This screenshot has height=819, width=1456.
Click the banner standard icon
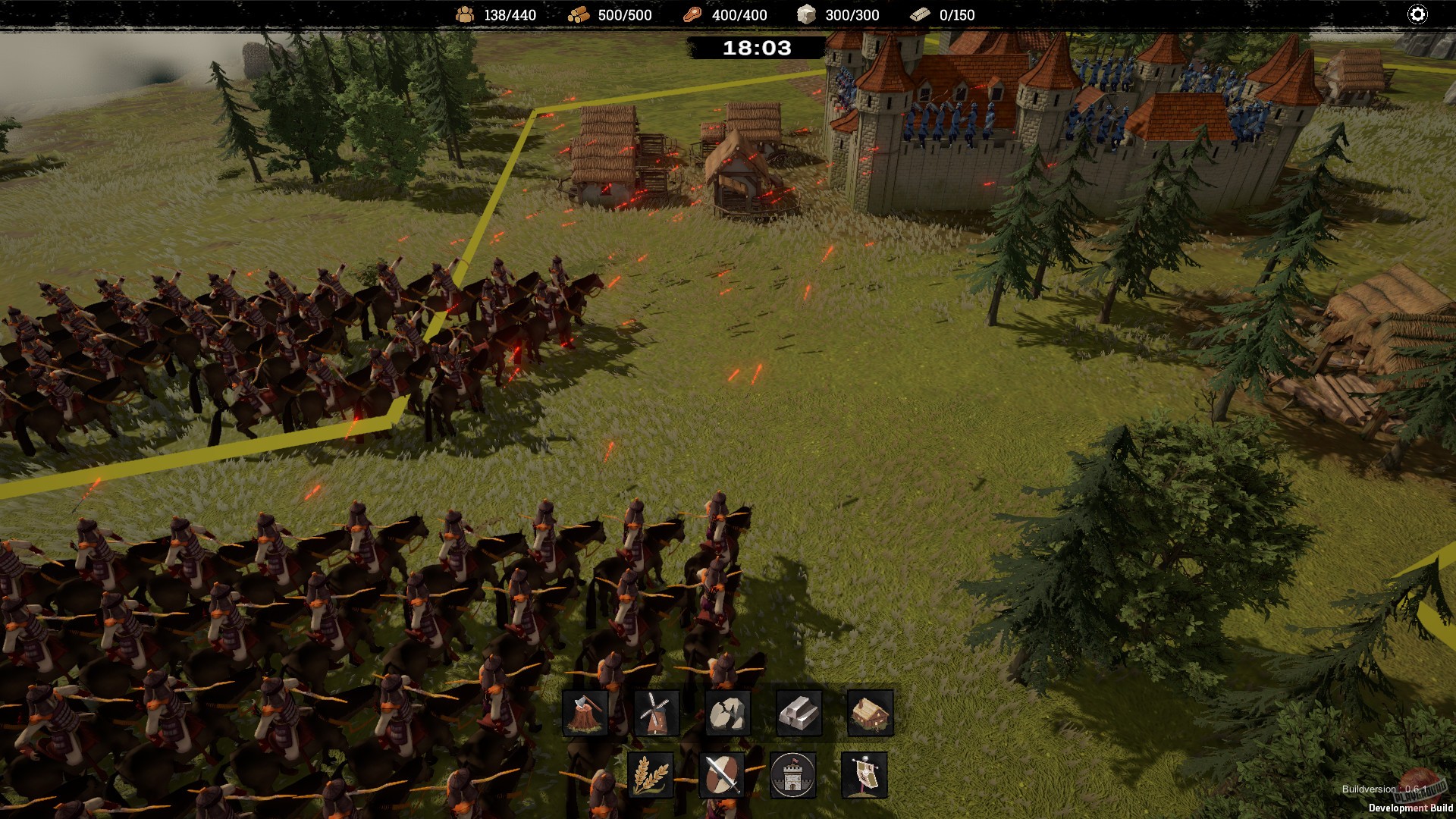point(863,775)
